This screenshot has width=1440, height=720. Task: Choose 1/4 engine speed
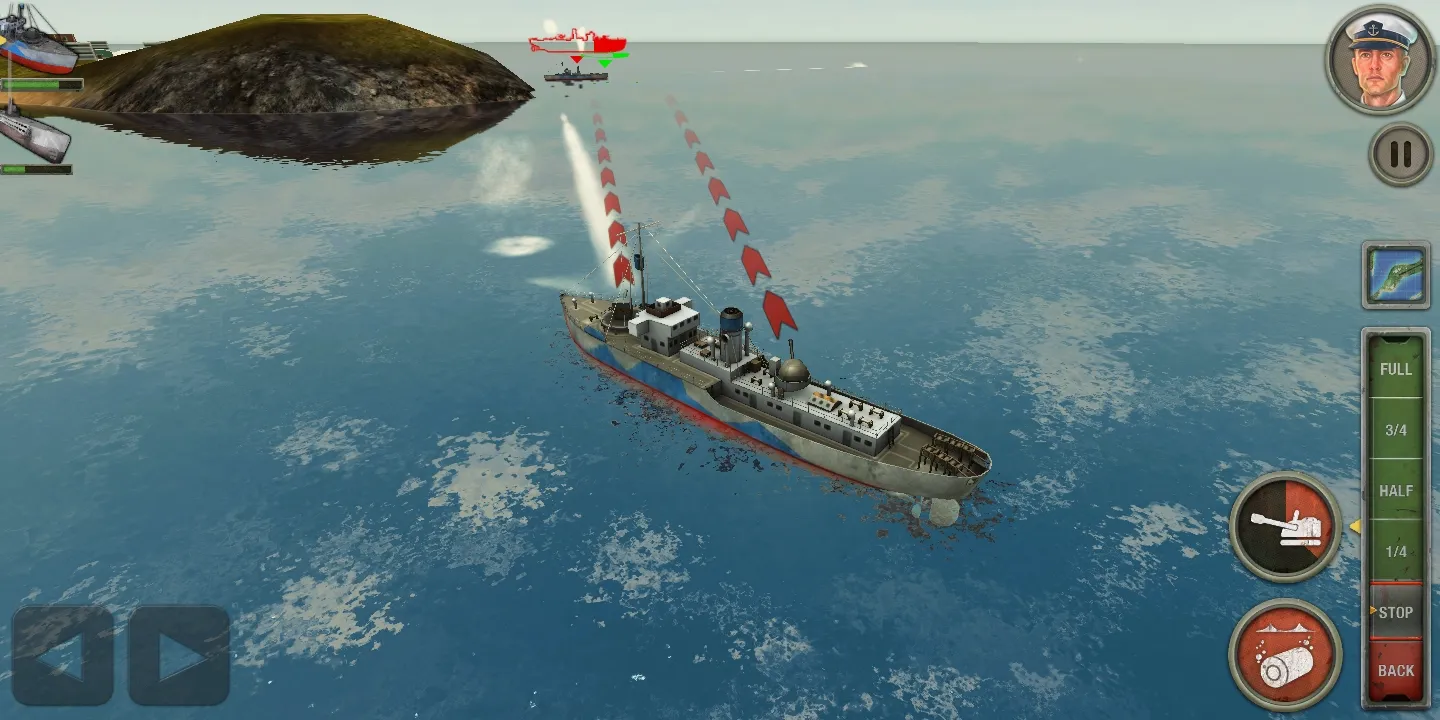(1395, 552)
